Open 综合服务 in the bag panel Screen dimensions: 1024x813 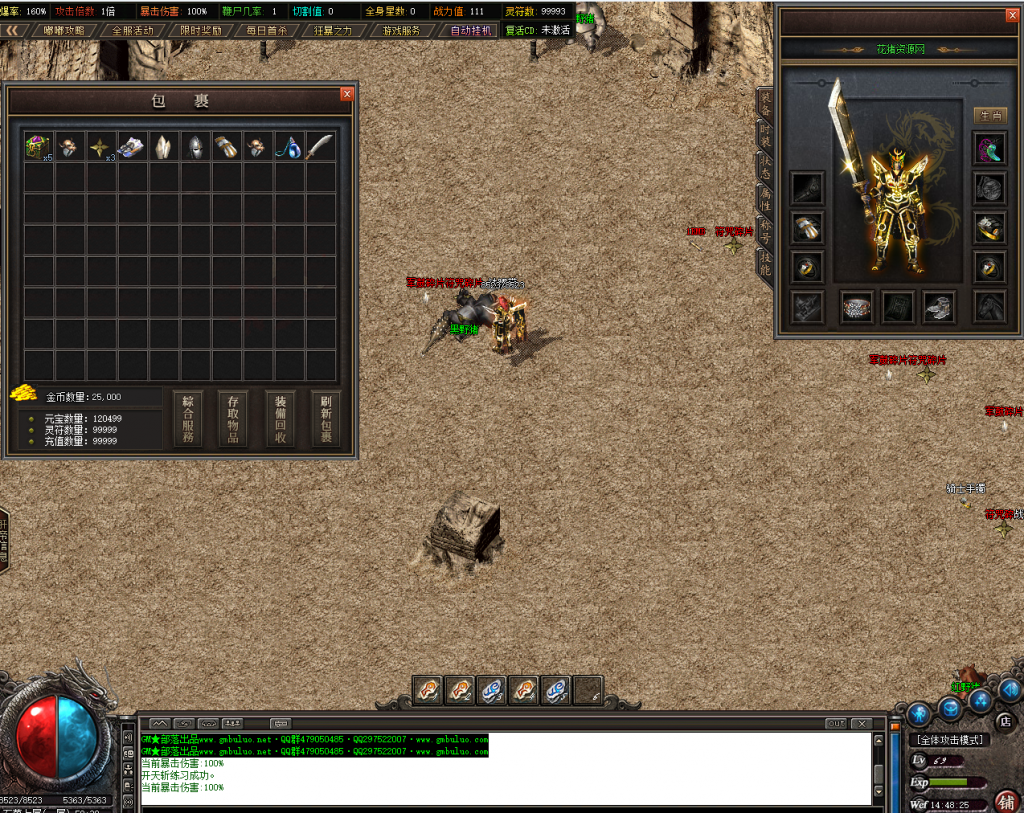click(188, 418)
